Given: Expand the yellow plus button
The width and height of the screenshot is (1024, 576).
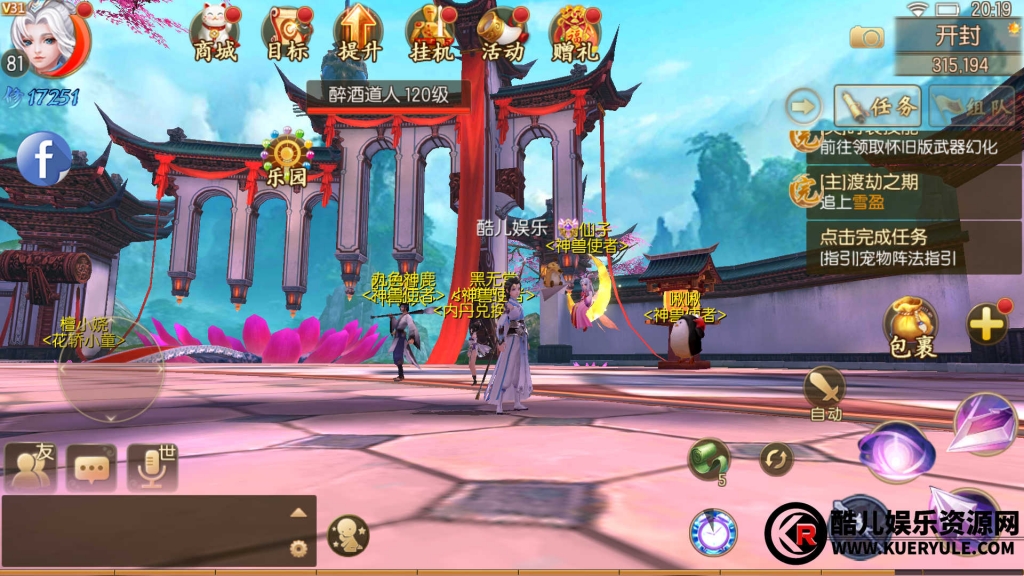Looking at the screenshot, I should point(987,324).
